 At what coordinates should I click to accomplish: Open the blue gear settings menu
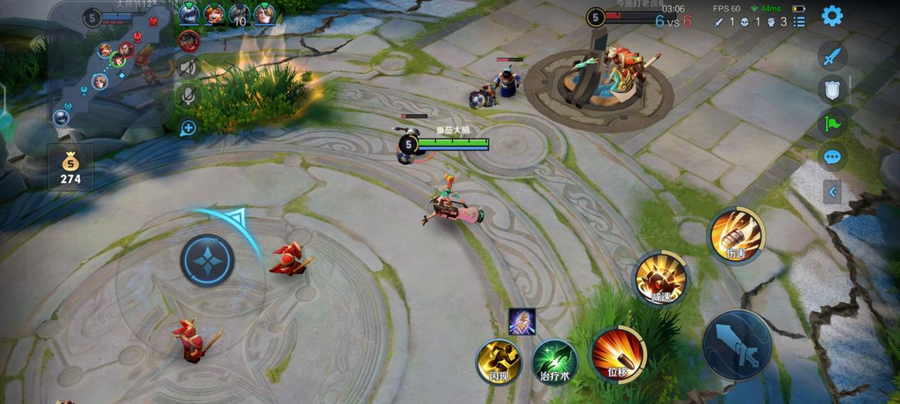[x=831, y=16]
